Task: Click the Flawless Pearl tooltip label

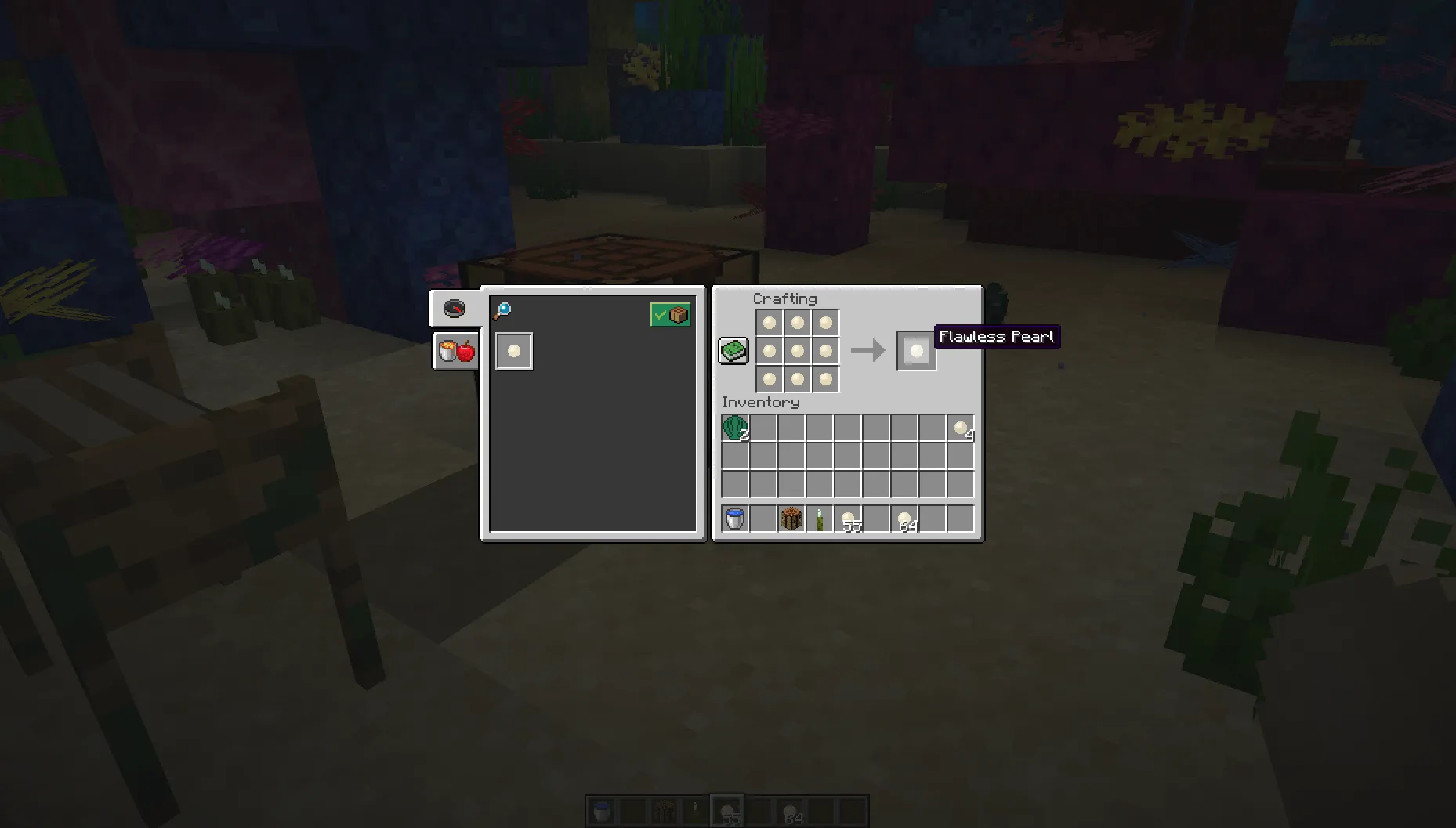Action: 996,337
